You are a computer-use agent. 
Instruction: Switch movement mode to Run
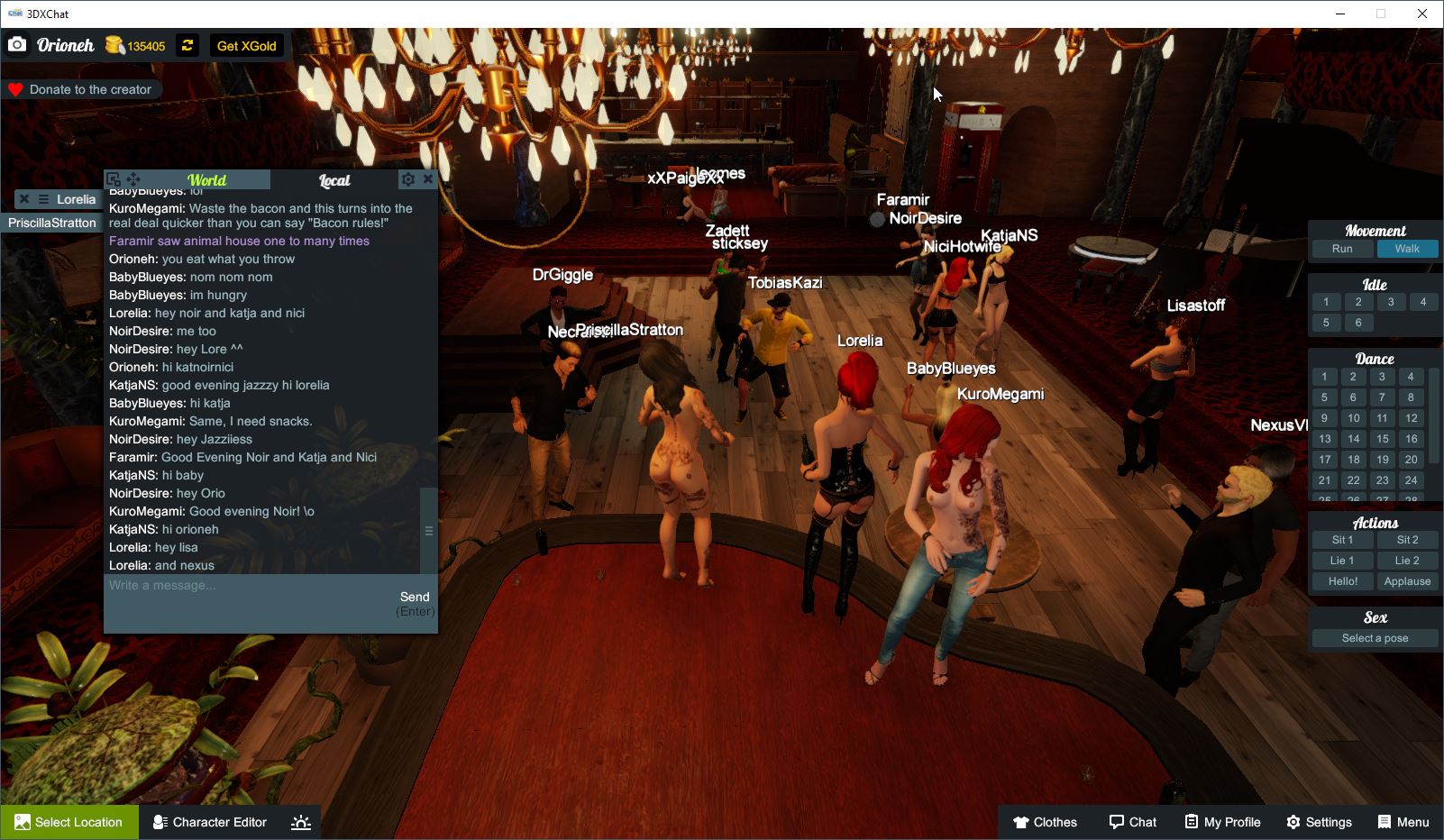click(1343, 249)
